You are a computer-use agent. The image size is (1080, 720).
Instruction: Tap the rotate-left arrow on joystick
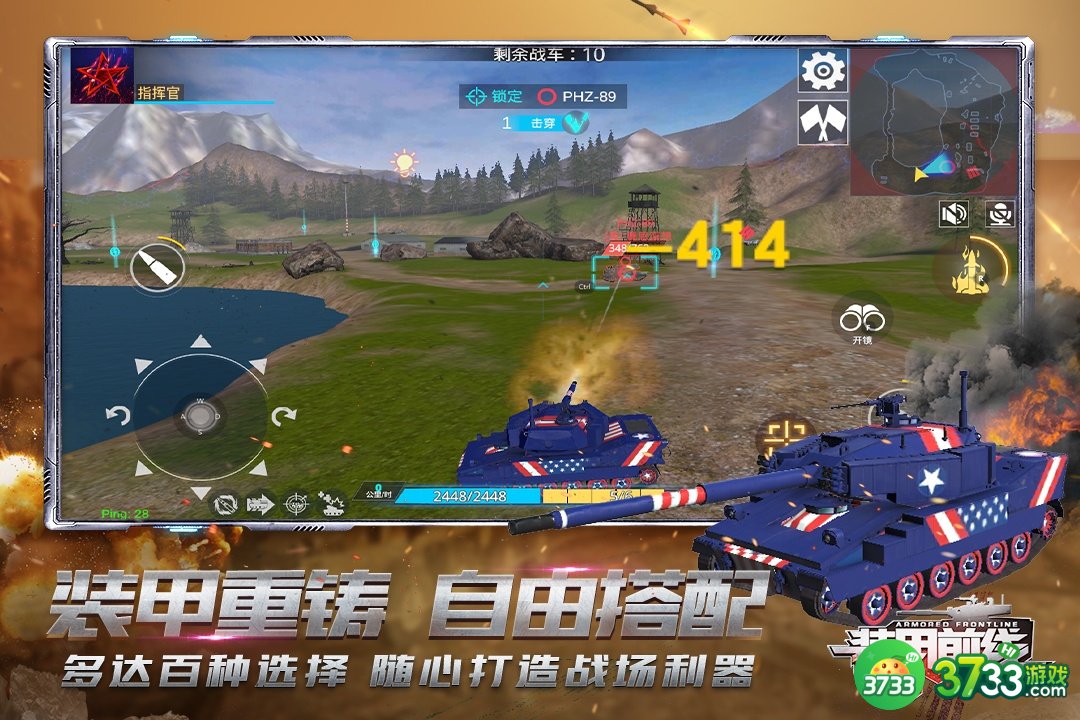[118, 416]
